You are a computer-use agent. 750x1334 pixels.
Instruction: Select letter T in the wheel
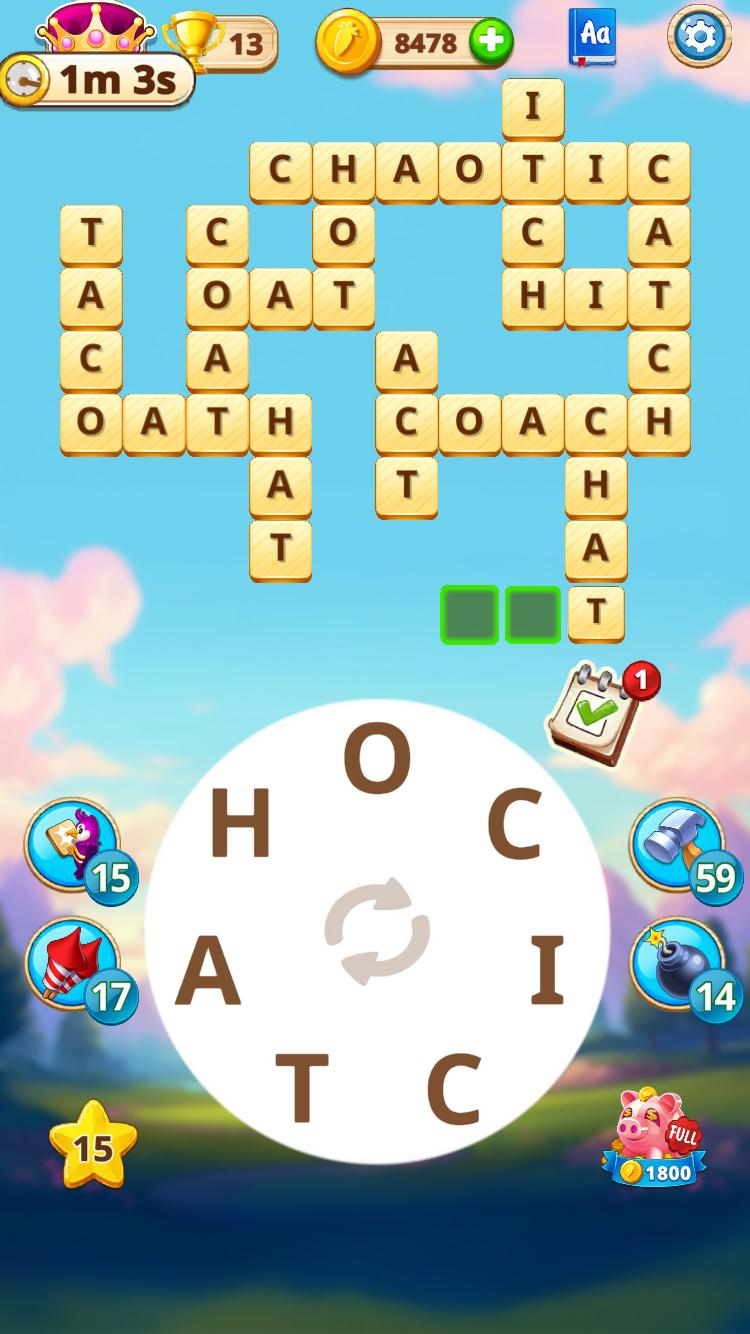click(302, 1089)
